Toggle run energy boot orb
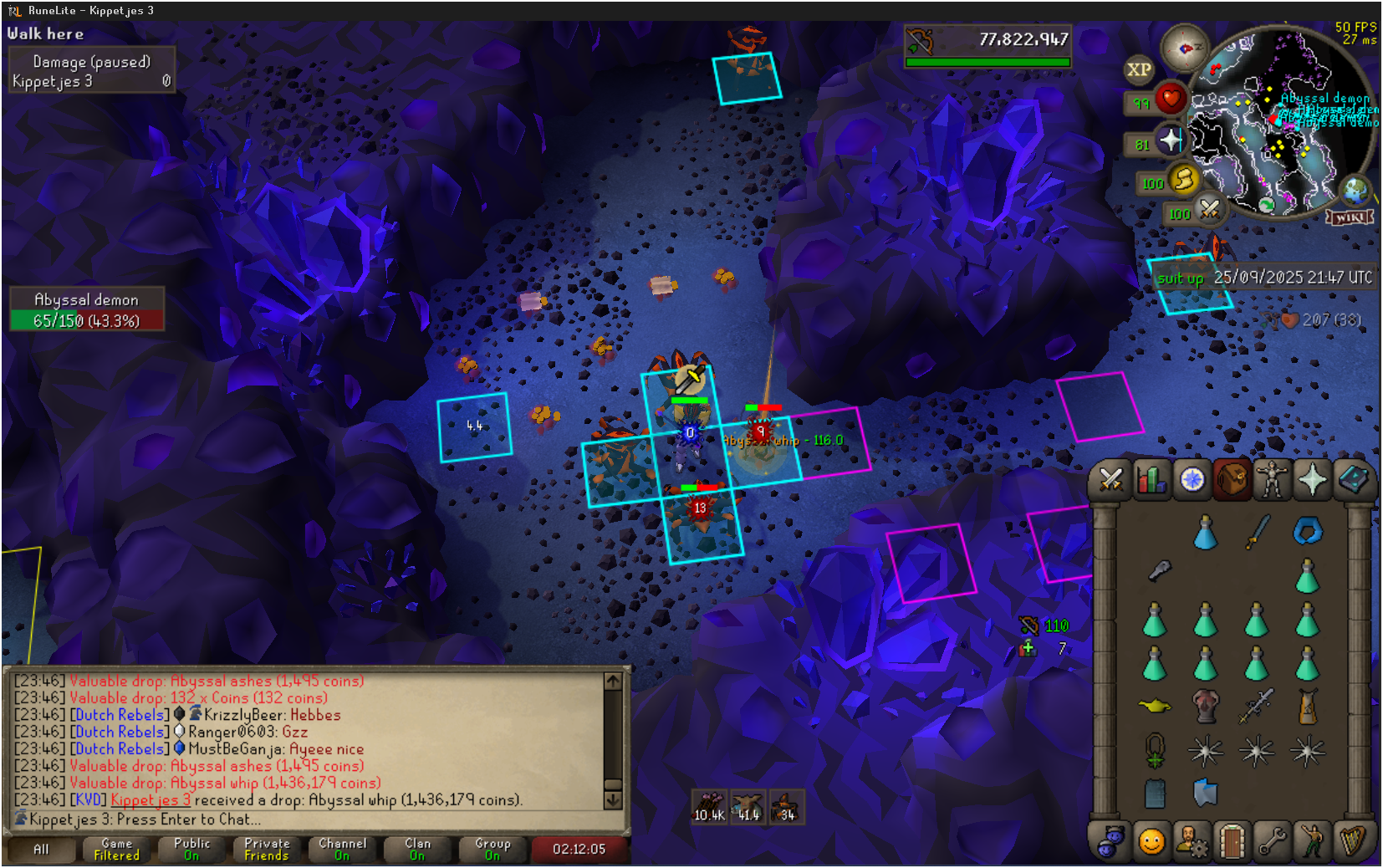 (1184, 179)
